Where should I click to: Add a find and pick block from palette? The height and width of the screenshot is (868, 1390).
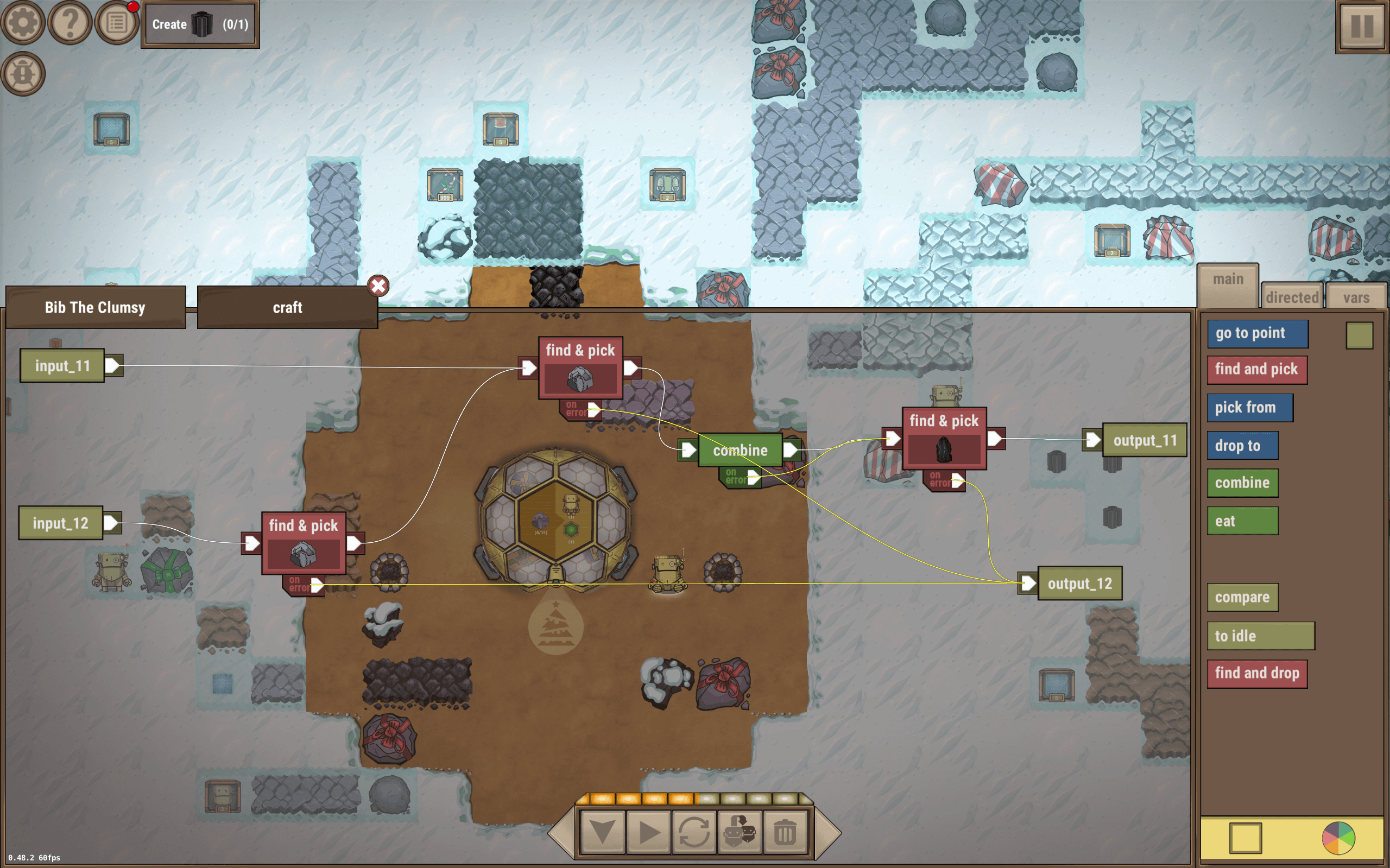tap(1257, 369)
